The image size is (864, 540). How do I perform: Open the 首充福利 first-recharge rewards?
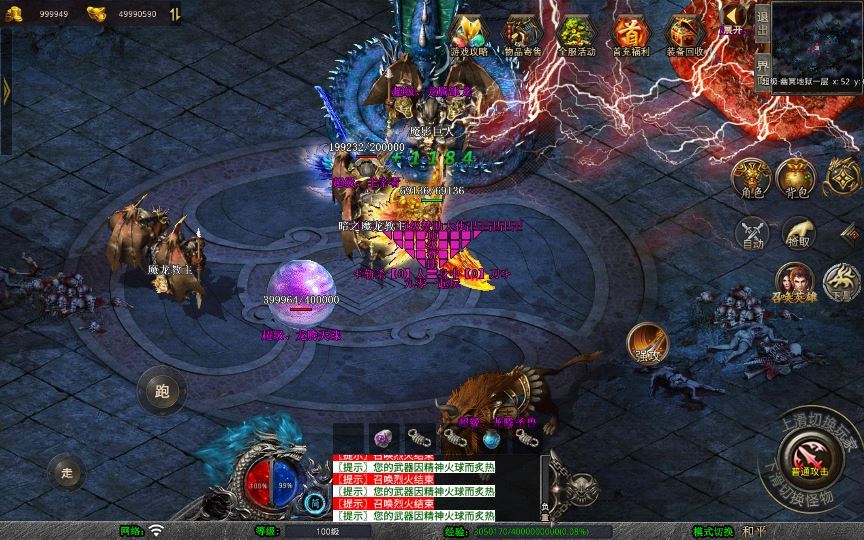[629, 35]
